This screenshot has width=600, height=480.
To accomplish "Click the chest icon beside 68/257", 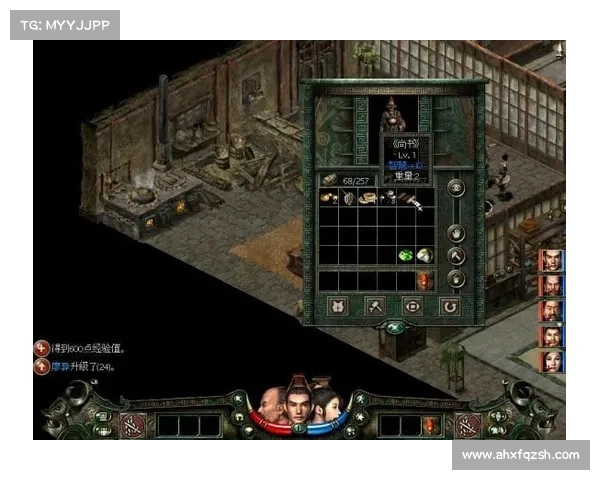I will point(328,179).
